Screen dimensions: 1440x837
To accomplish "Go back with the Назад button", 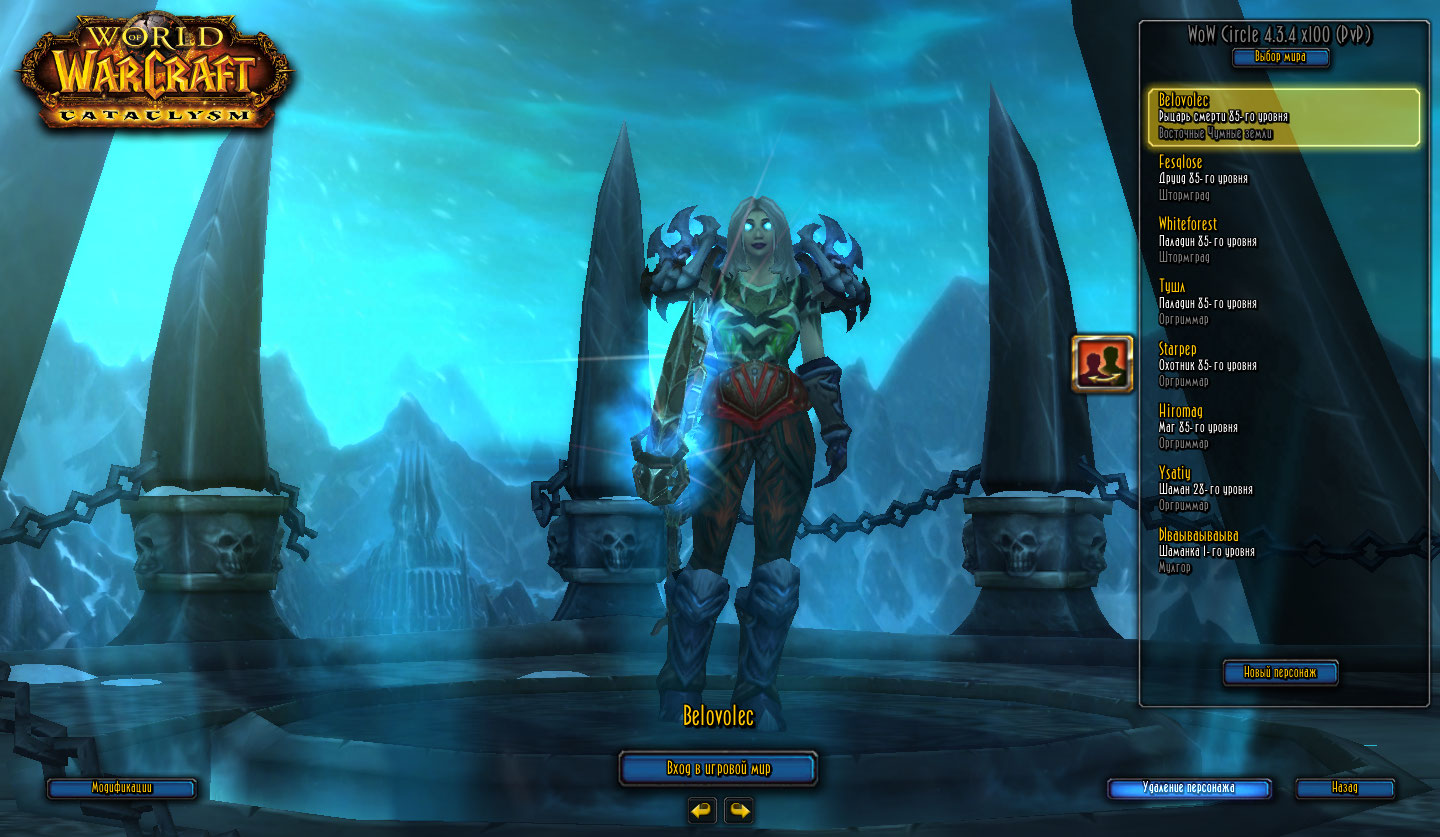I will pos(1345,788).
